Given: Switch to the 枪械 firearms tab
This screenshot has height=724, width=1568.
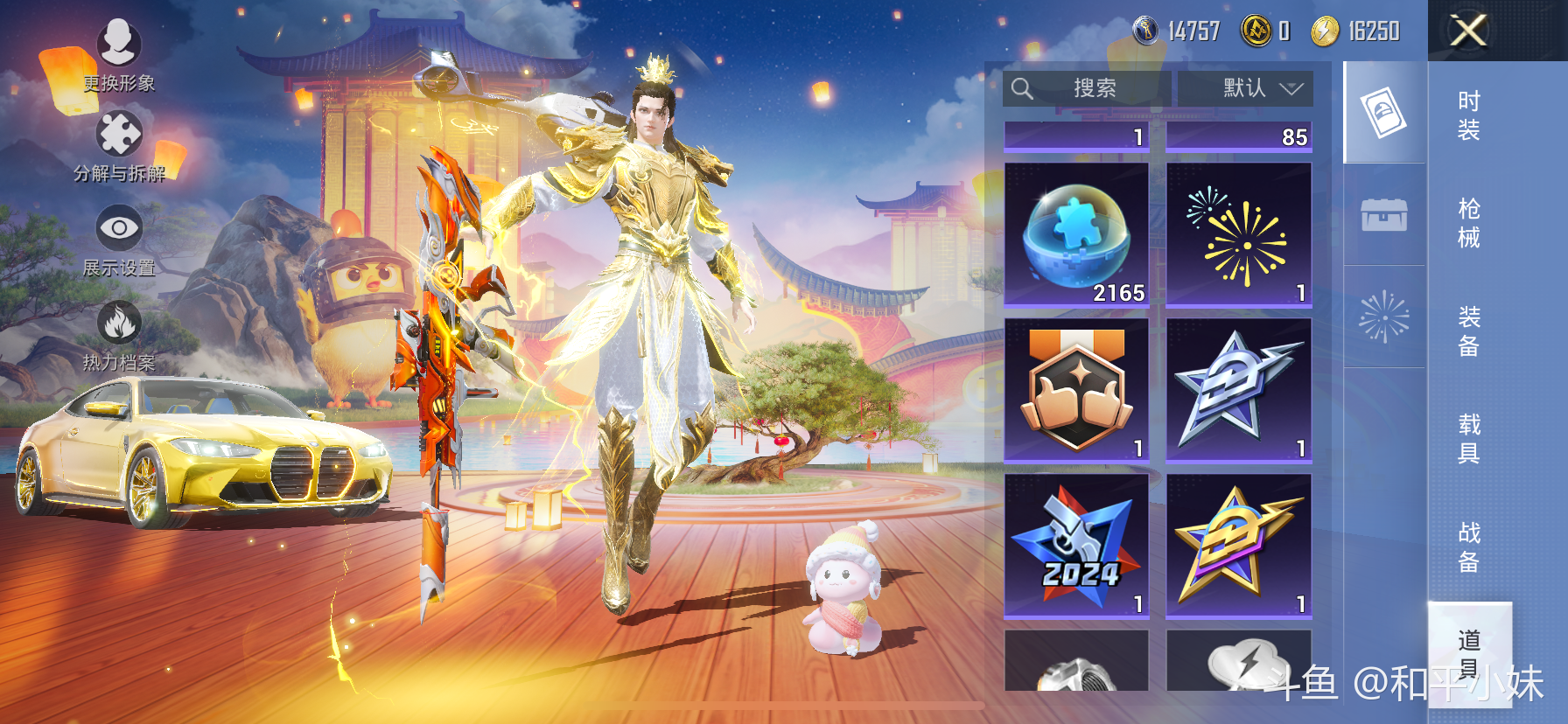Looking at the screenshot, I should tap(1468, 223).
